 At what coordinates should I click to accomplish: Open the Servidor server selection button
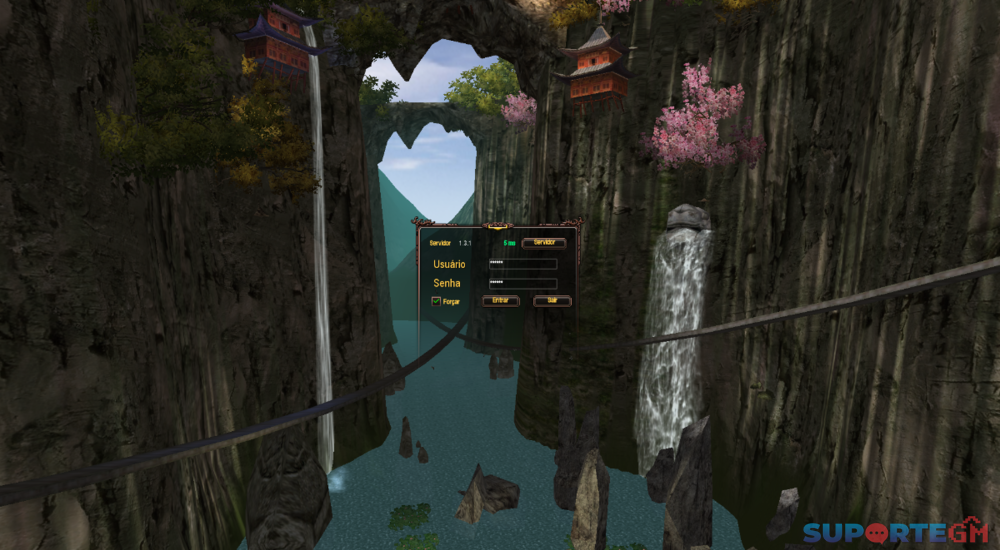[544, 243]
